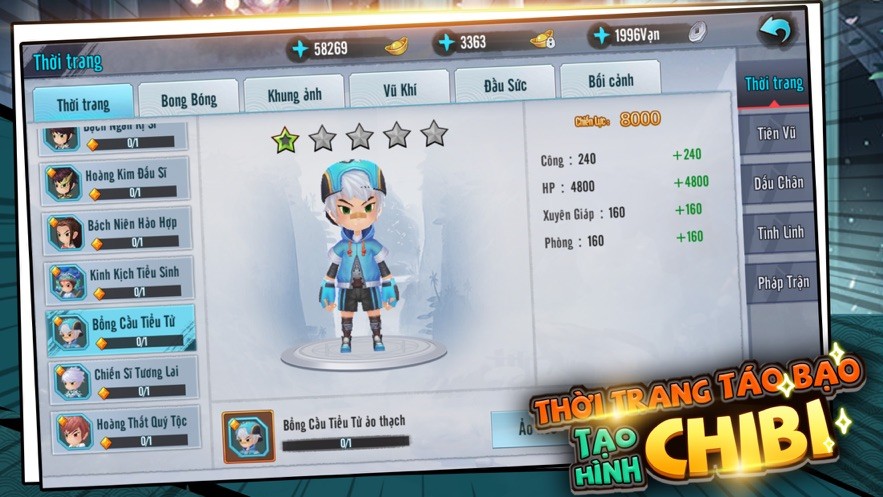Switch to the Bối cảnh tab
This screenshot has height=497, width=883.
[x=610, y=80]
